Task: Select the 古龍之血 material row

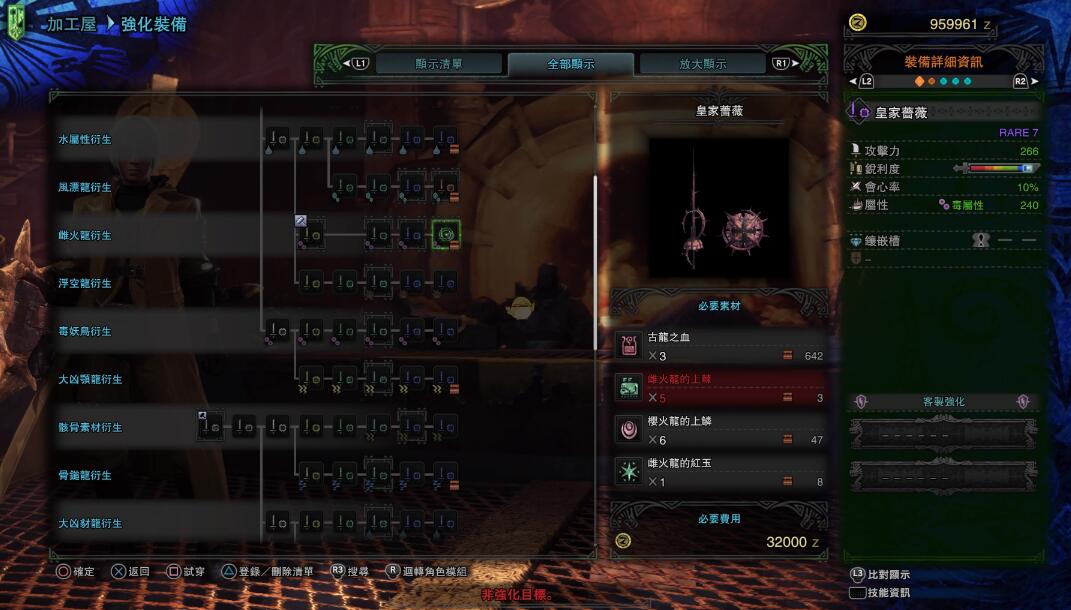Action: [x=719, y=346]
